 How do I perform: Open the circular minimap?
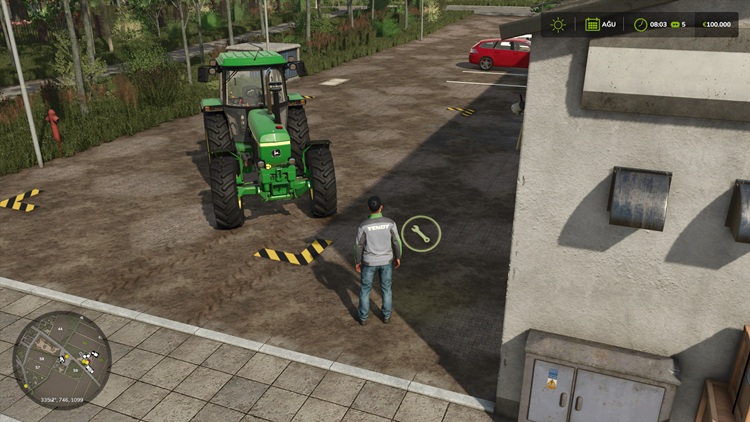61,361
